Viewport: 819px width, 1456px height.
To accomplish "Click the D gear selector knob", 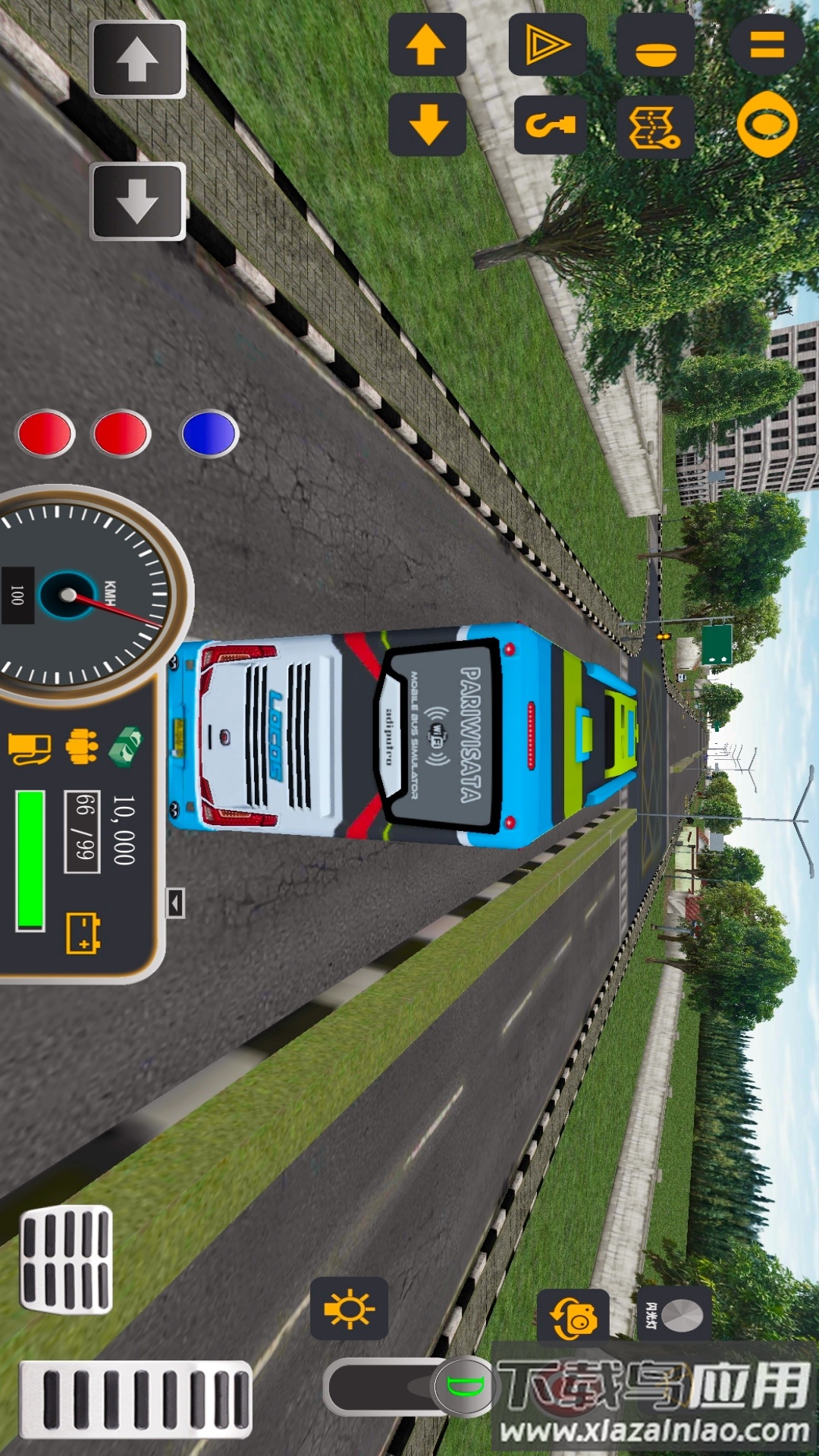I will coord(464,1387).
